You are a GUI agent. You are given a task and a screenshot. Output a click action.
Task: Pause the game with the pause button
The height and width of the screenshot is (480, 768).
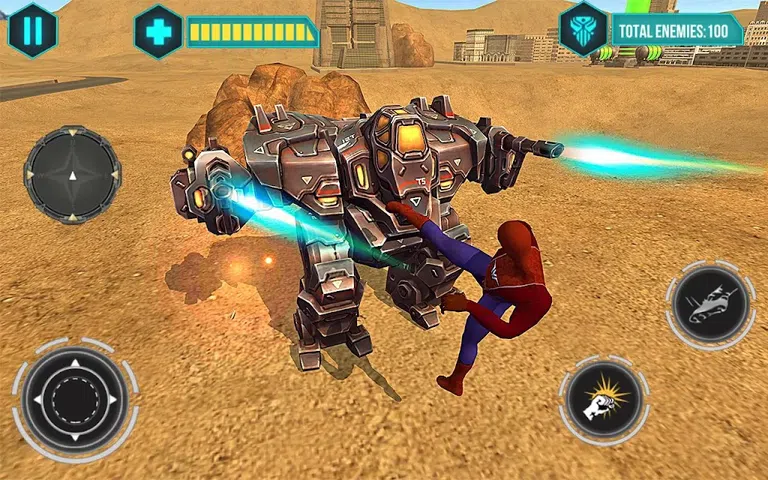coord(32,29)
